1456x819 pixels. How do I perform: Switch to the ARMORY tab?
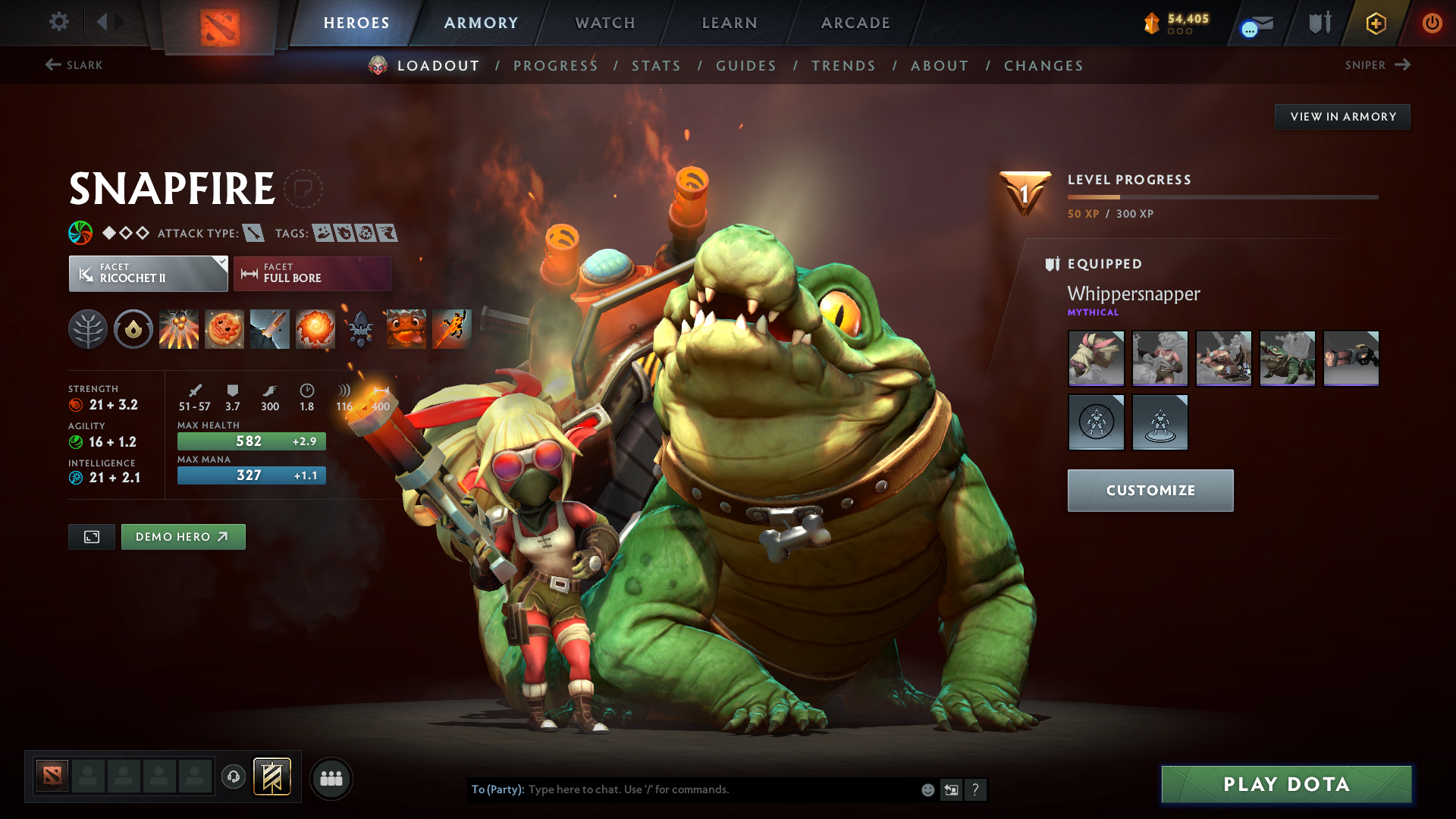(x=480, y=23)
